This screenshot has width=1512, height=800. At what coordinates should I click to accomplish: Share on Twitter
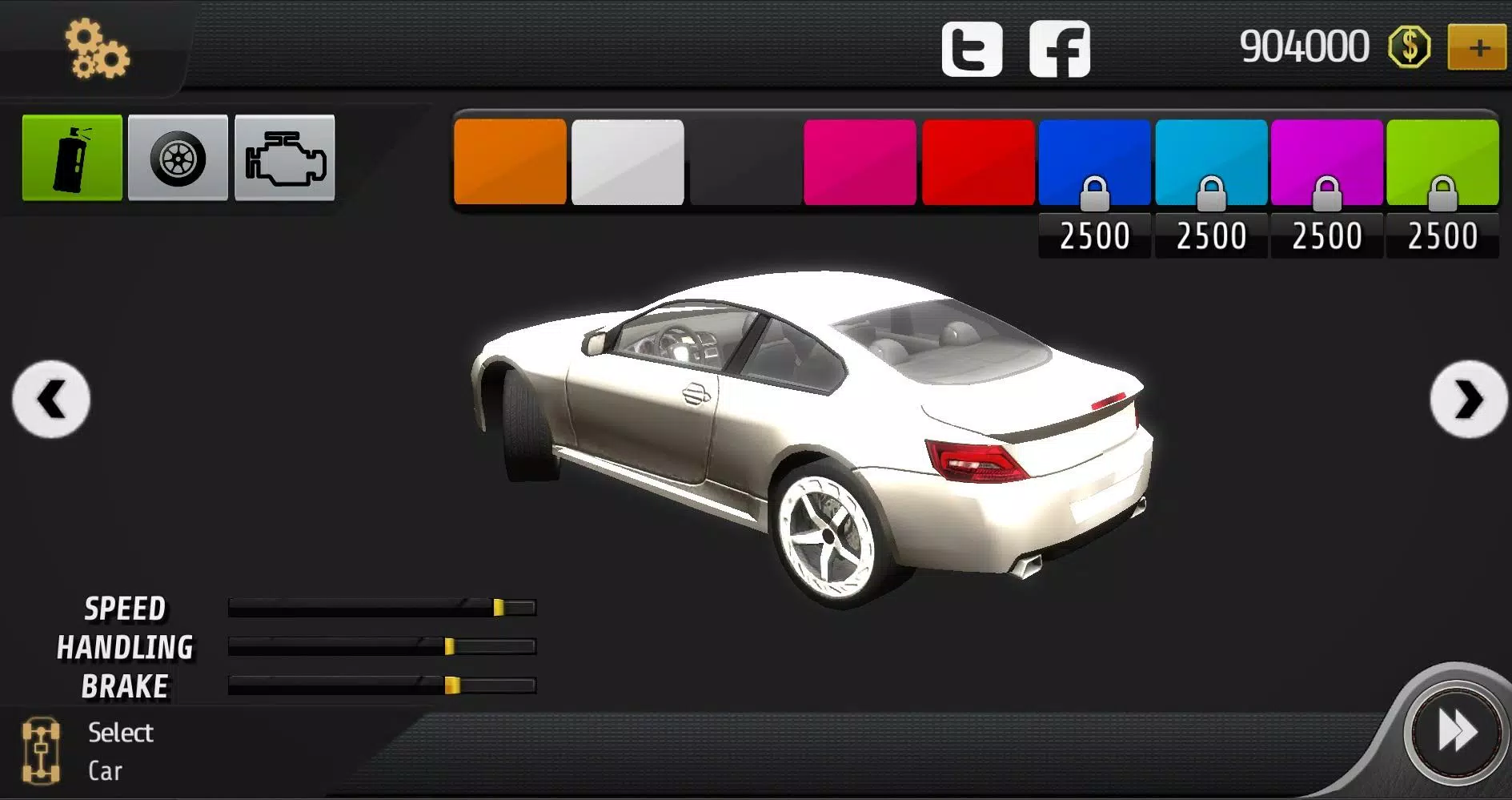coord(971,48)
